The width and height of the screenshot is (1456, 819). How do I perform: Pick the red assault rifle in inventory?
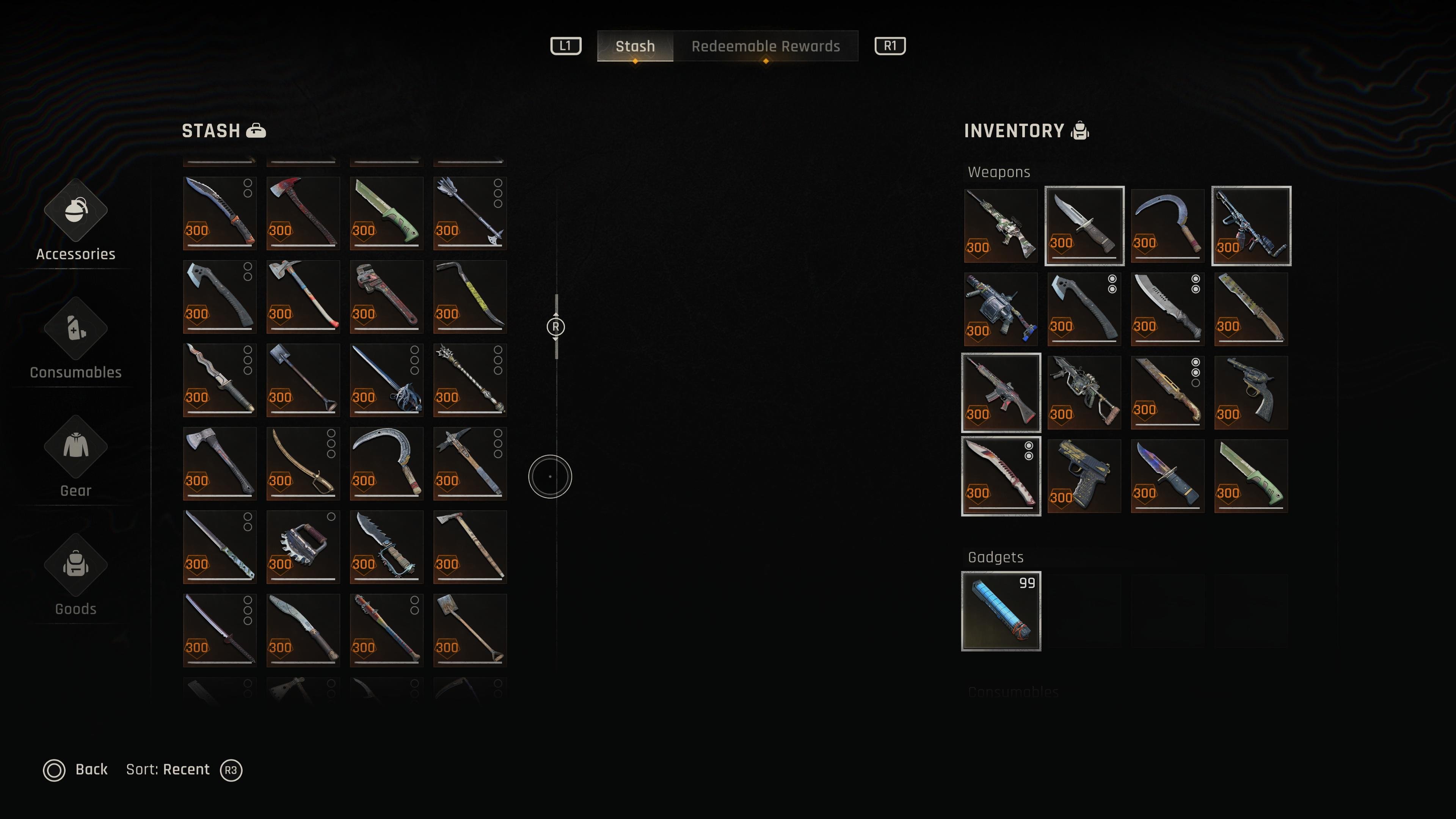click(1001, 392)
